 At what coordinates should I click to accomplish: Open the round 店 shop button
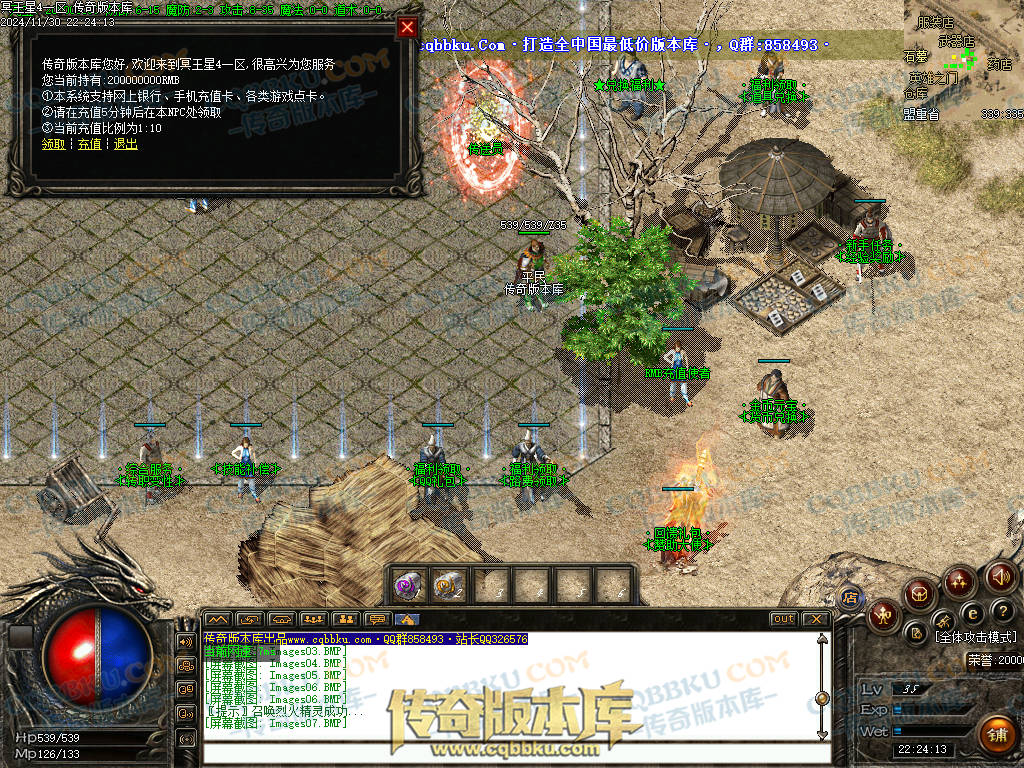850,597
